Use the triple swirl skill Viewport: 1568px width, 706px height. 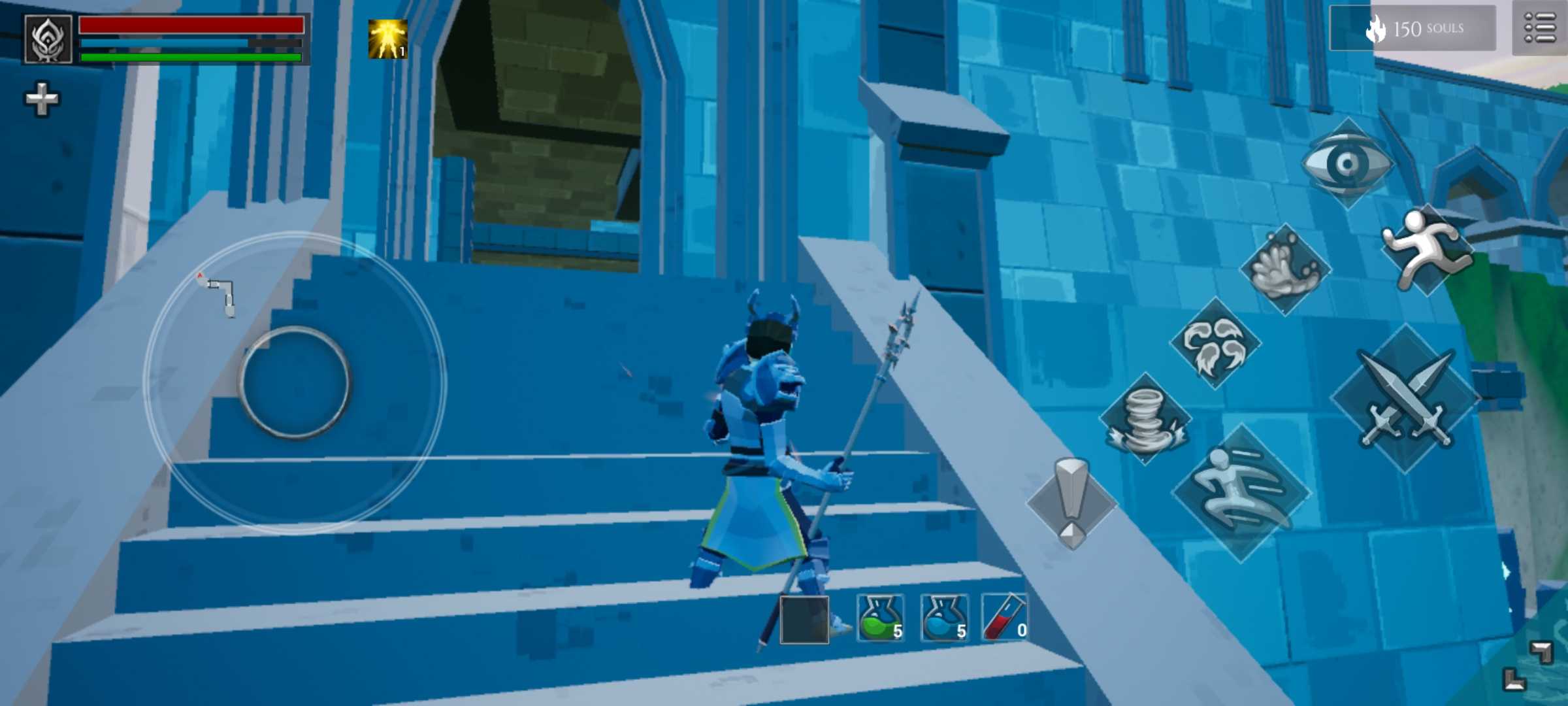coord(1215,343)
